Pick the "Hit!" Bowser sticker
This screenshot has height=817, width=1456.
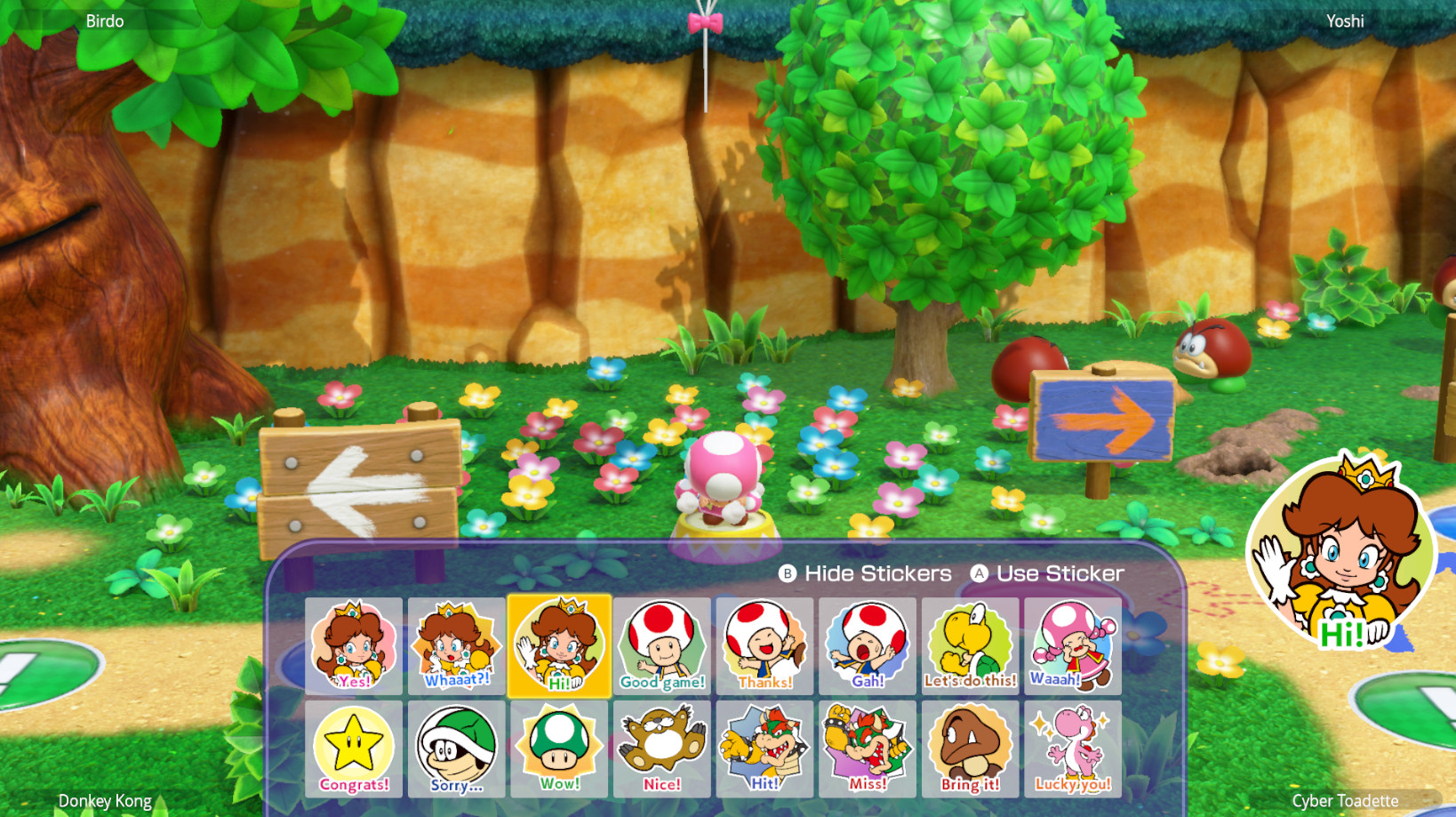[x=764, y=749]
